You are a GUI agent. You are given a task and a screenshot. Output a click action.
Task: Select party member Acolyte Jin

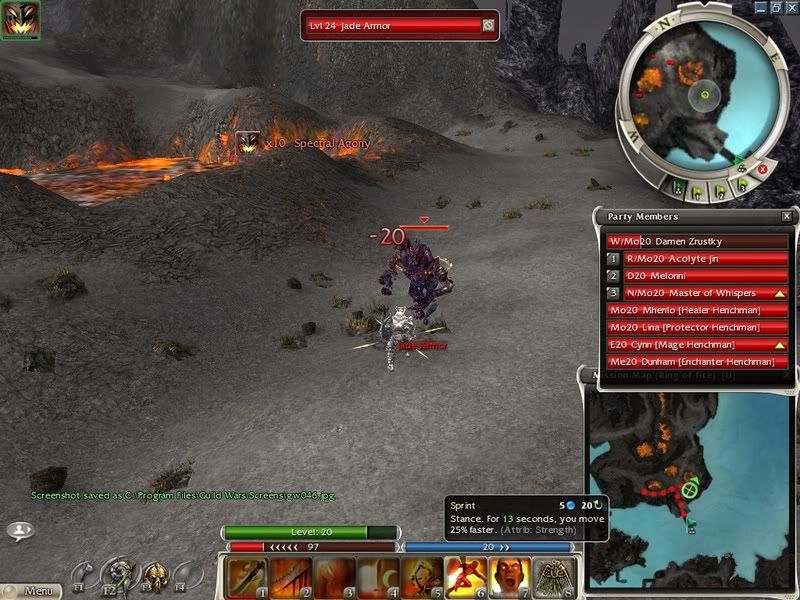pos(698,258)
